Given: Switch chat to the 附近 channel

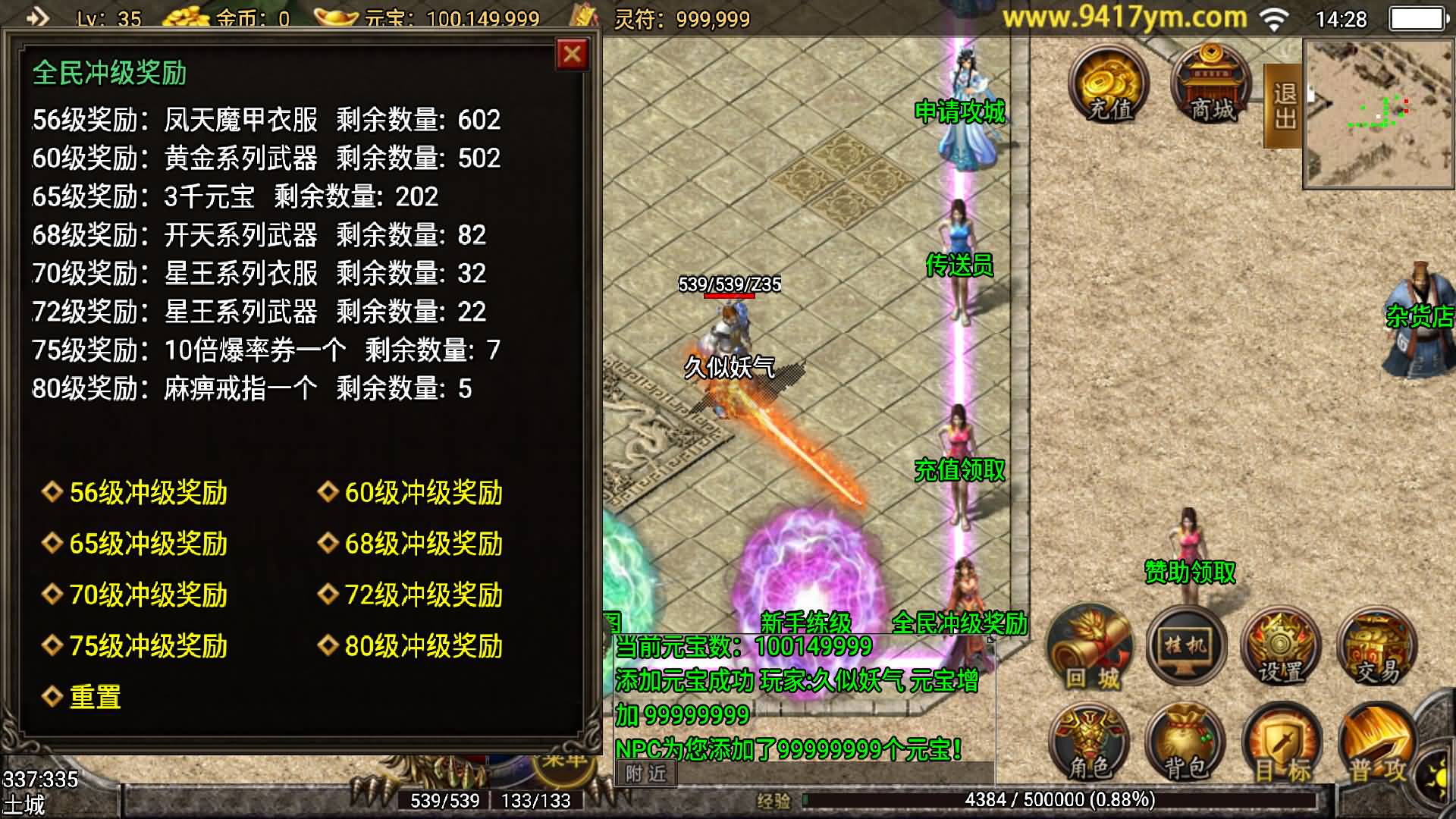Looking at the screenshot, I should (x=645, y=773).
